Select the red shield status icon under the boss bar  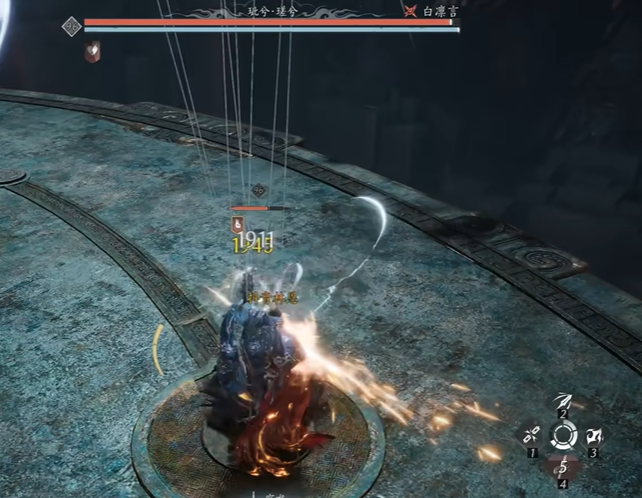(x=92, y=52)
